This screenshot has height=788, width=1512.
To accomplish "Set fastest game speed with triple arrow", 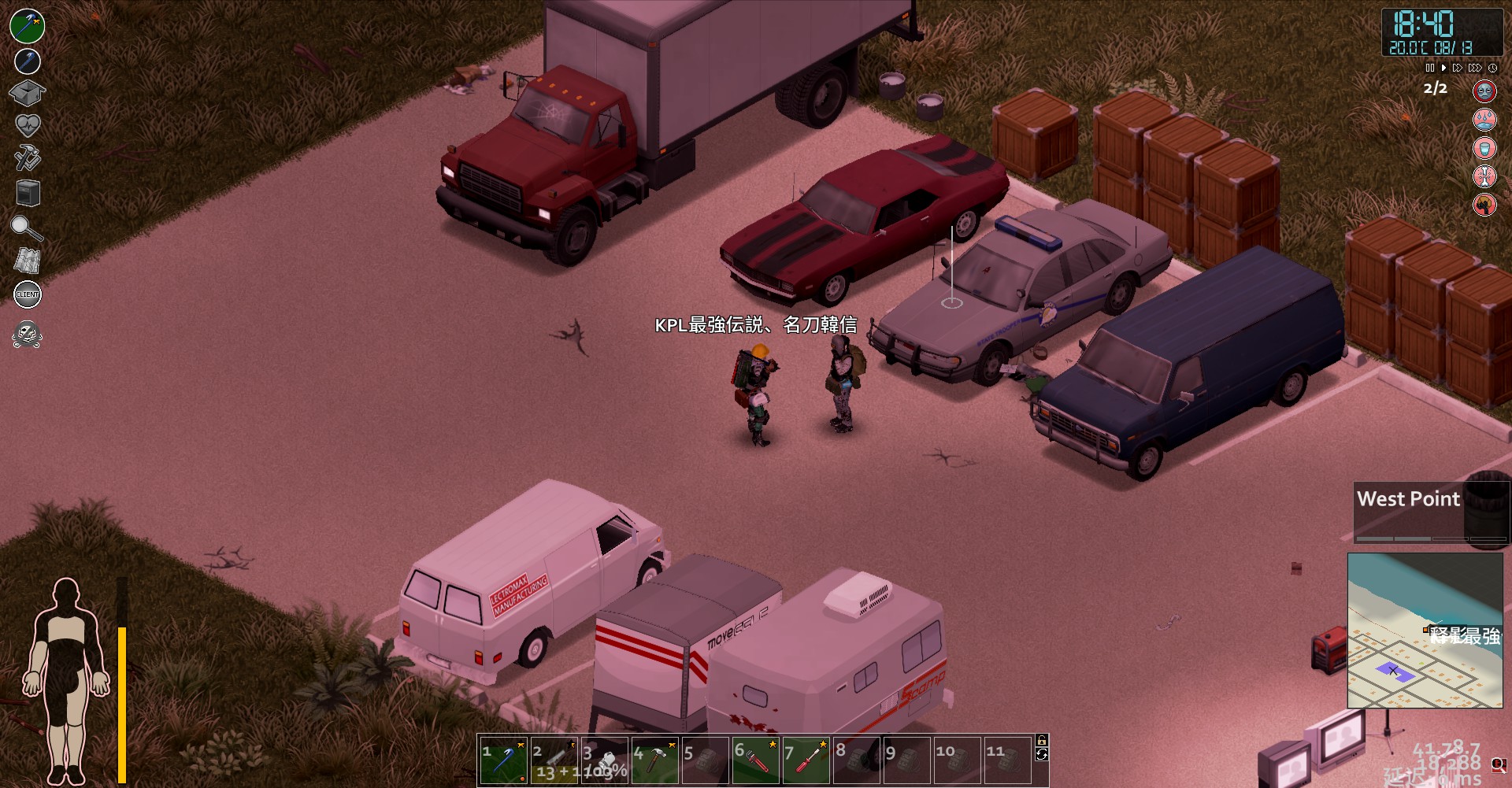I will click(x=1474, y=68).
